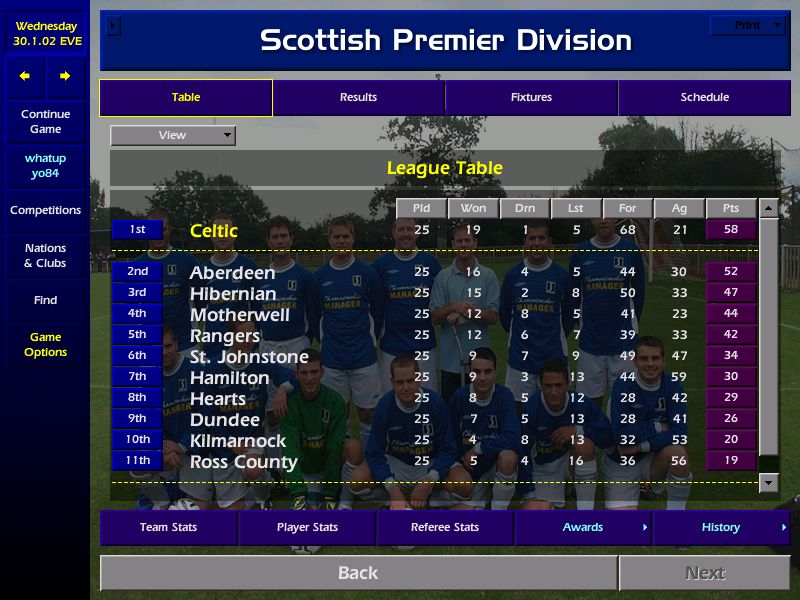The height and width of the screenshot is (600, 800).
Task: Open Team Stats
Action: tap(168, 528)
